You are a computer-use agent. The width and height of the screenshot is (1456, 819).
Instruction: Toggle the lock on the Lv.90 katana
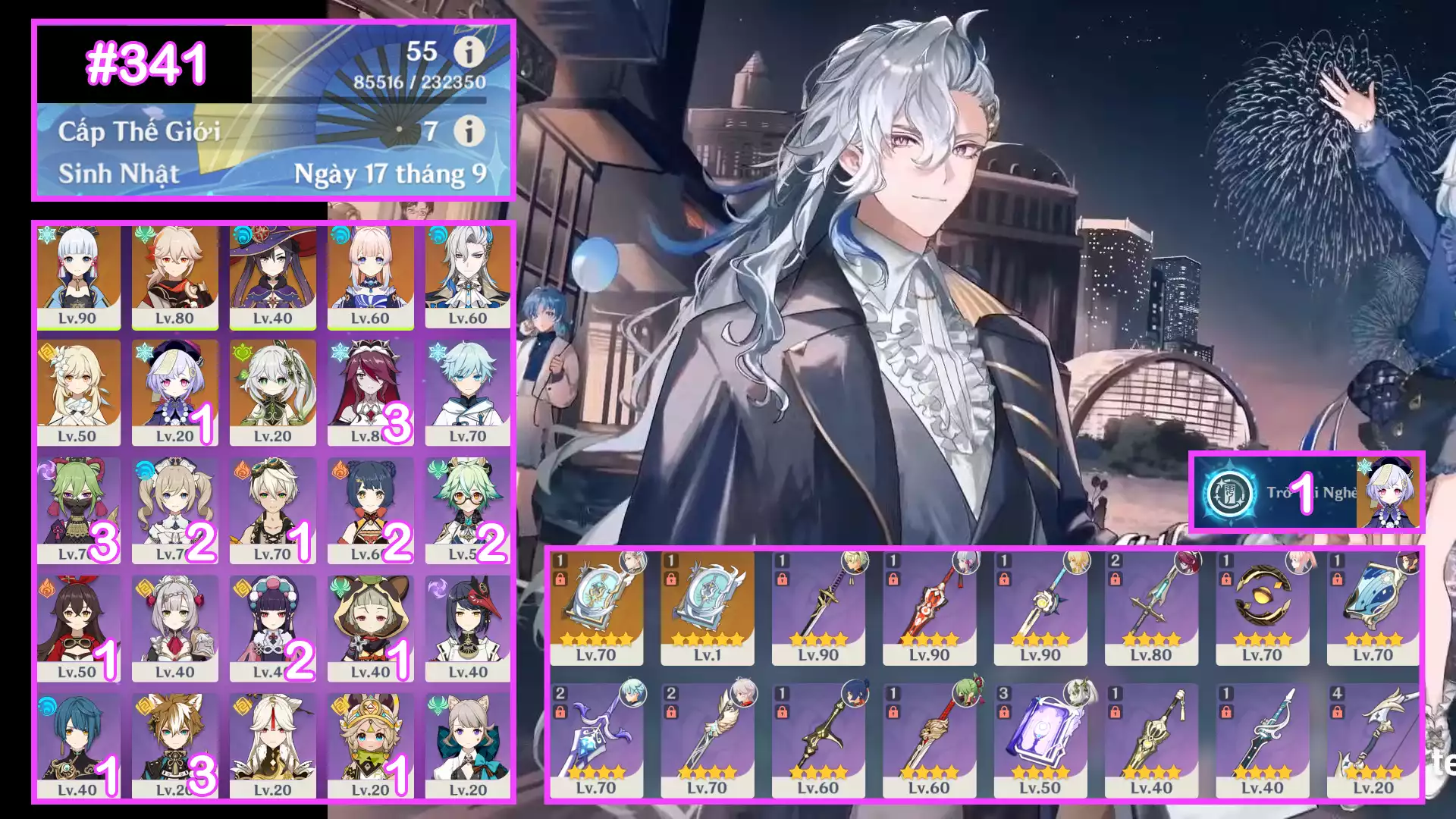point(782,580)
